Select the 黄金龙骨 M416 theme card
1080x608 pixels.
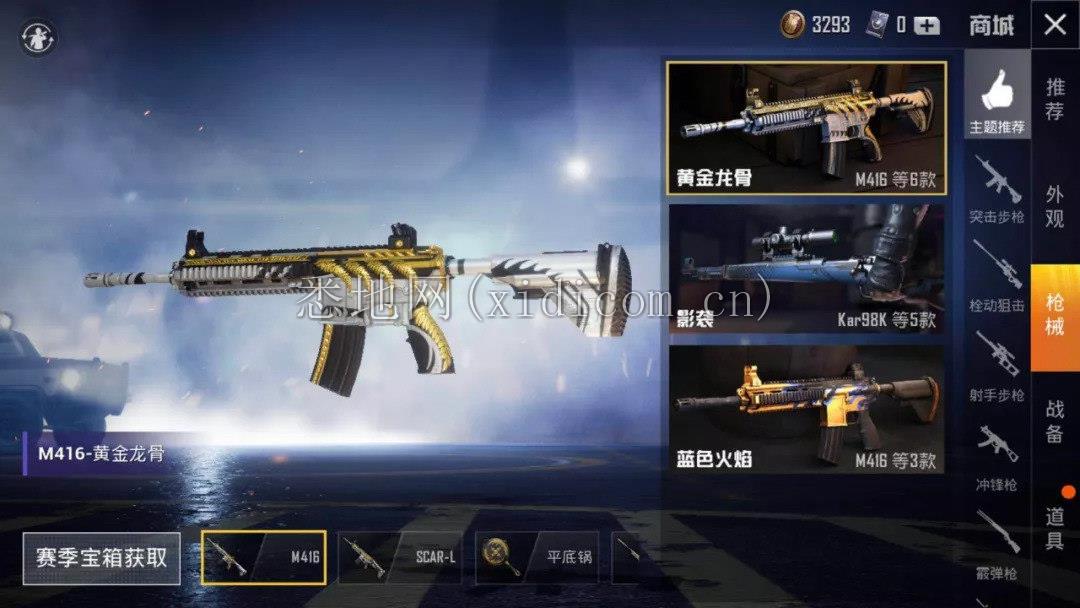click(x=806, y=128)
